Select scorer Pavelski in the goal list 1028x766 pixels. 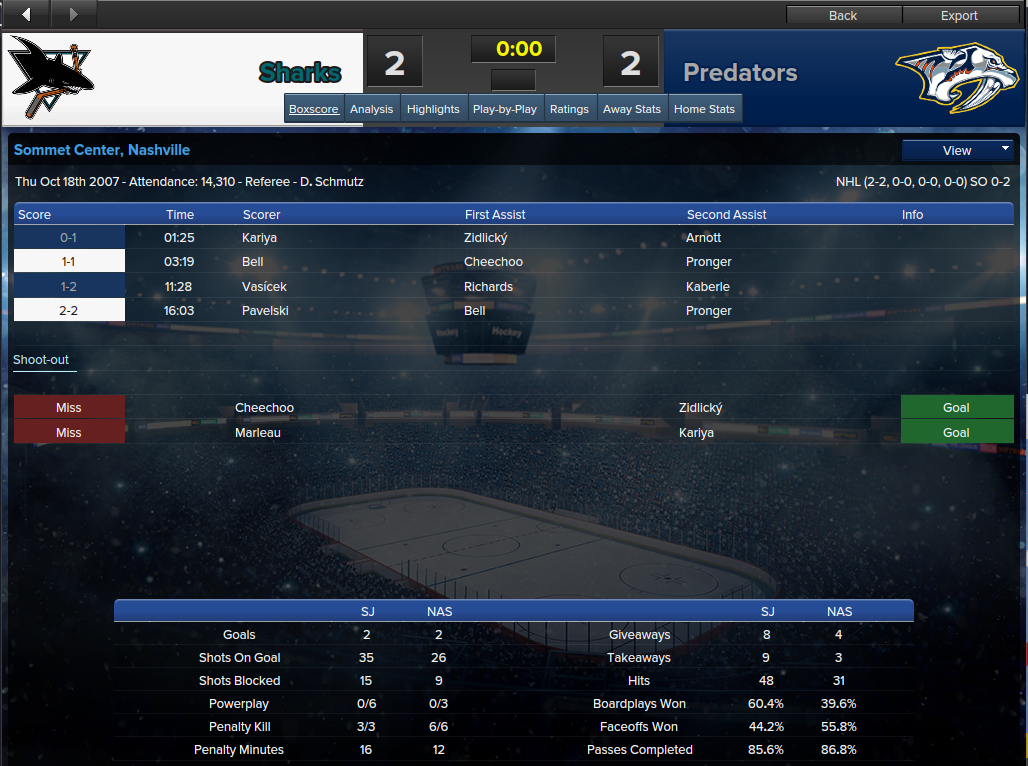265,311
